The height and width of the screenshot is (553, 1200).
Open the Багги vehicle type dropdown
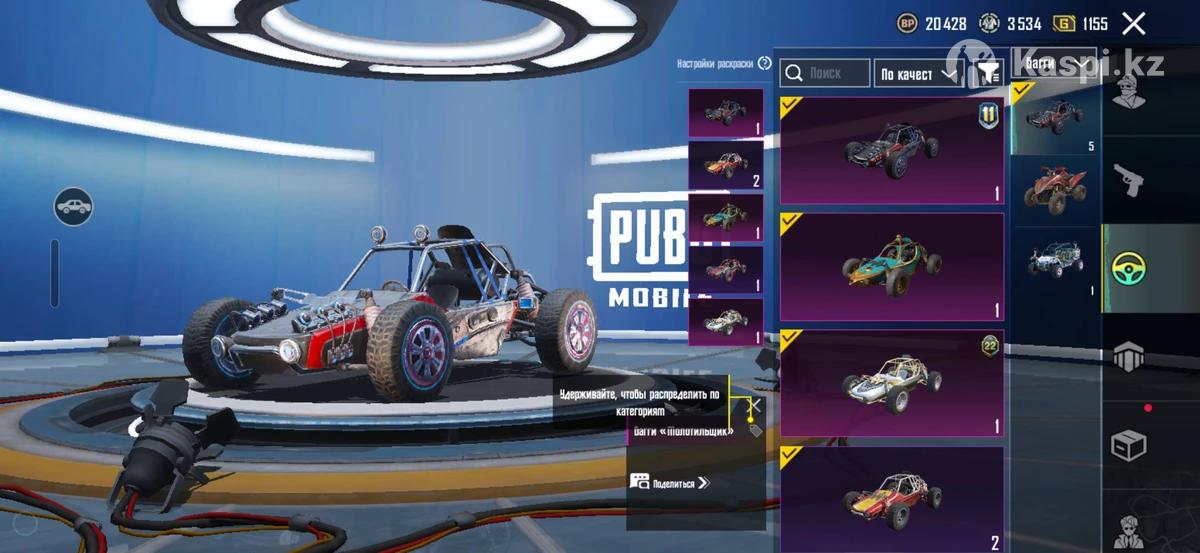tap(1055, 65)
